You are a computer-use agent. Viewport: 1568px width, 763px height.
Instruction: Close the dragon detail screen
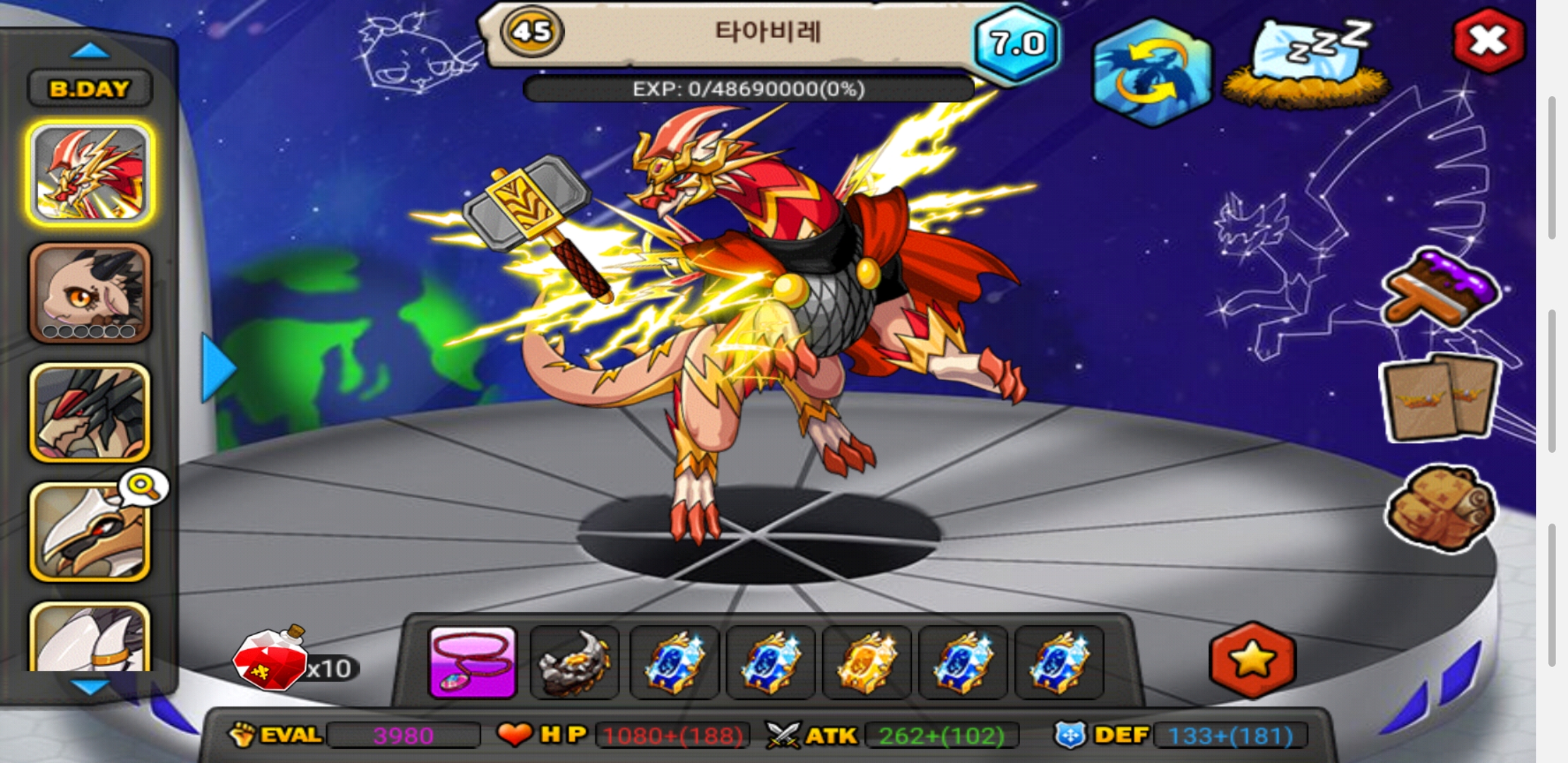coord(1488,42)
